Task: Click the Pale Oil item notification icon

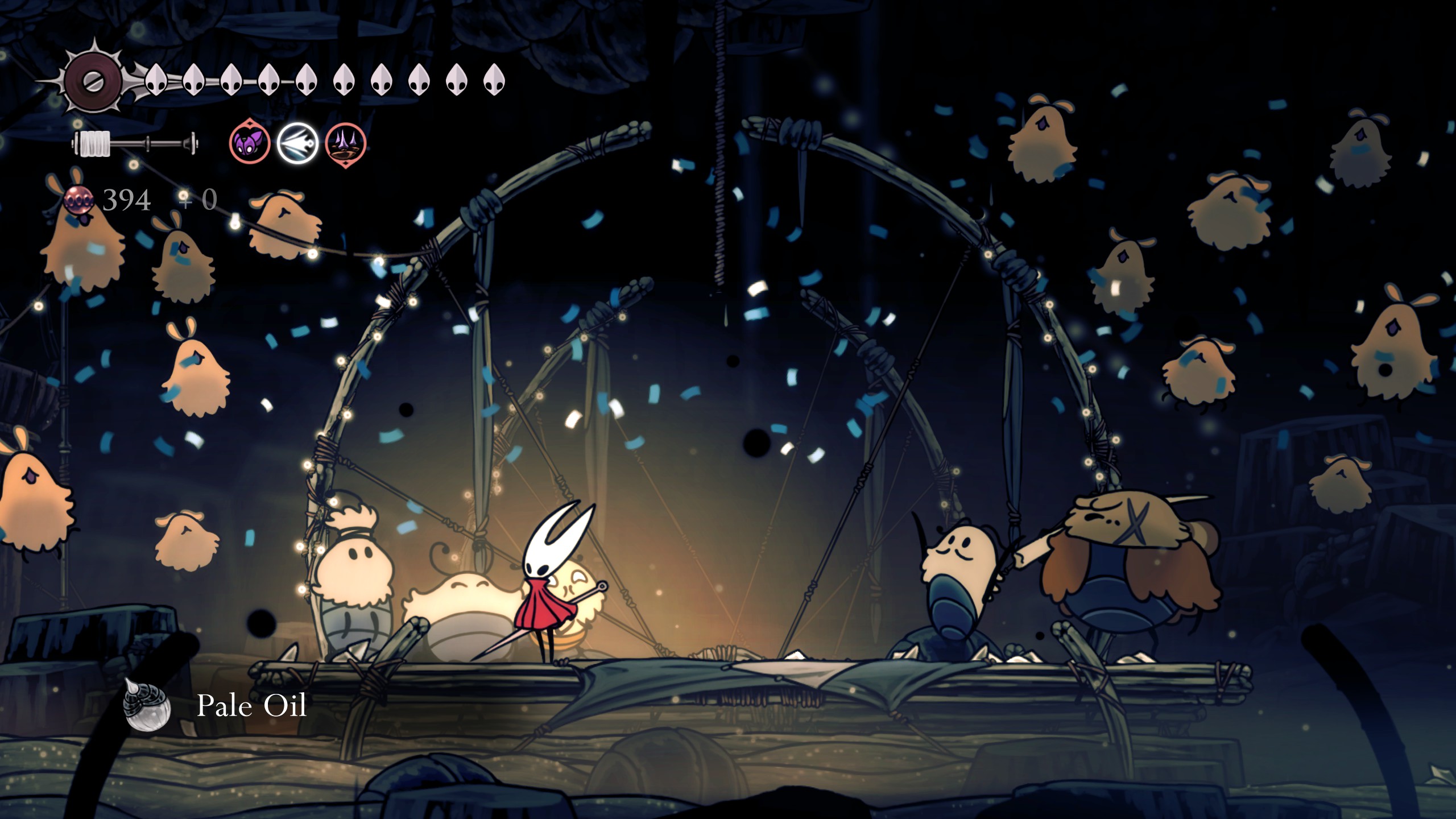Action: (147, 705)
